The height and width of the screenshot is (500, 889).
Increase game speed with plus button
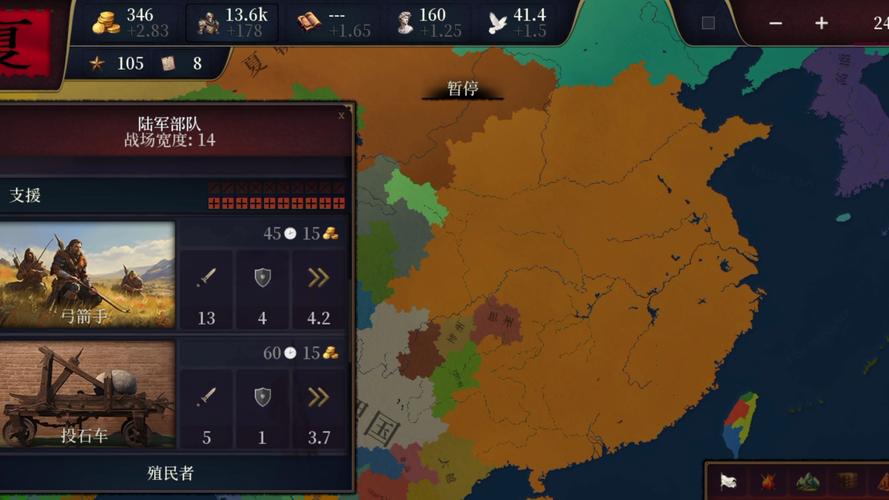821,23
